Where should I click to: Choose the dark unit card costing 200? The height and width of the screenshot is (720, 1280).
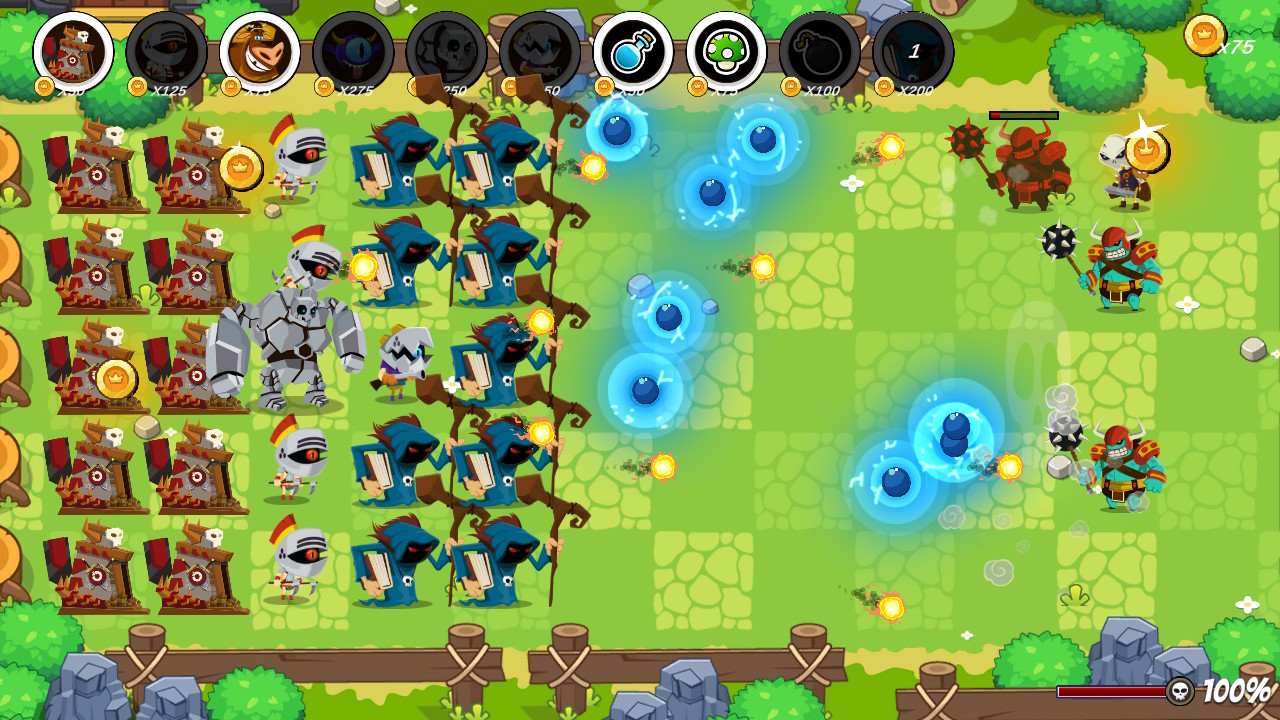tap(912, 51)
